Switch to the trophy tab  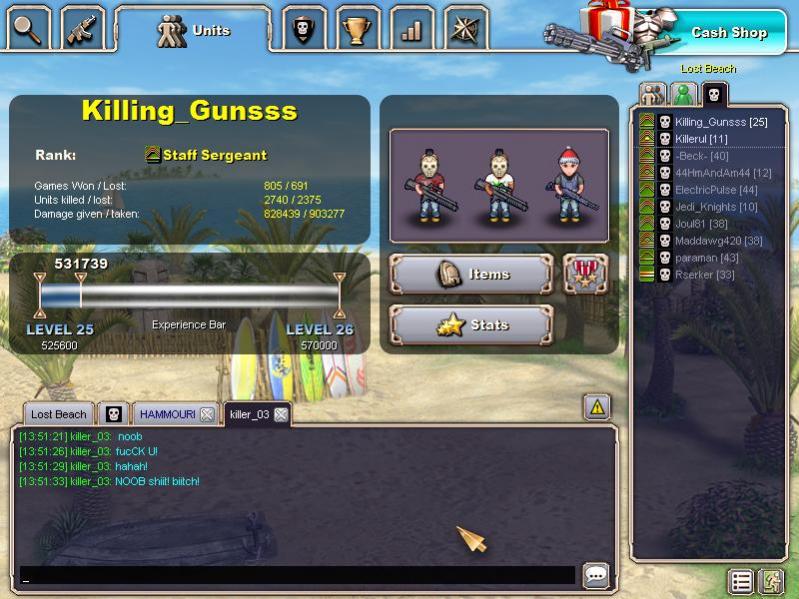(x=358, y=29)
